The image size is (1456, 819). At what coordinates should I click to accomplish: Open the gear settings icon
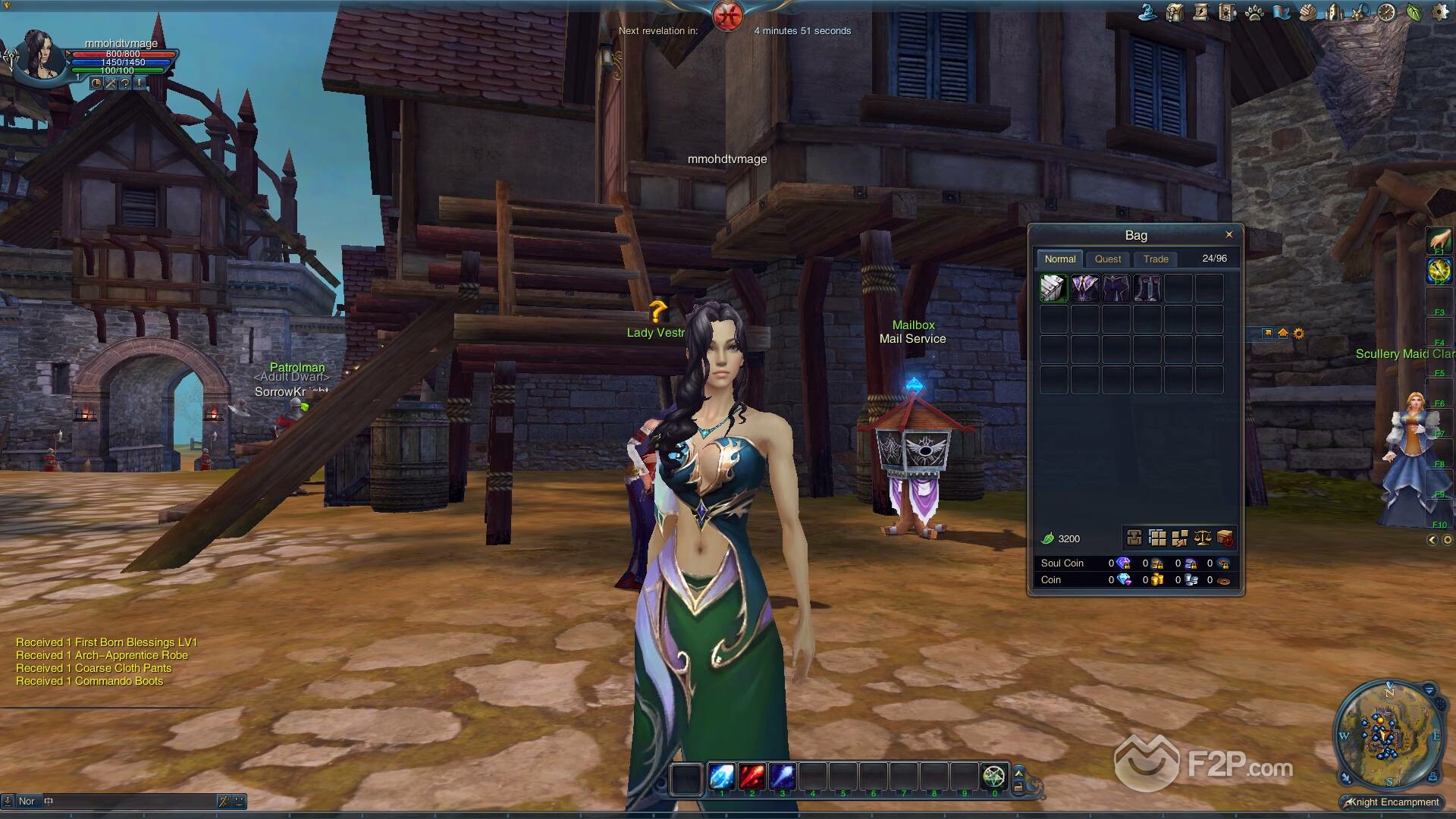[x=1439, y=12]
